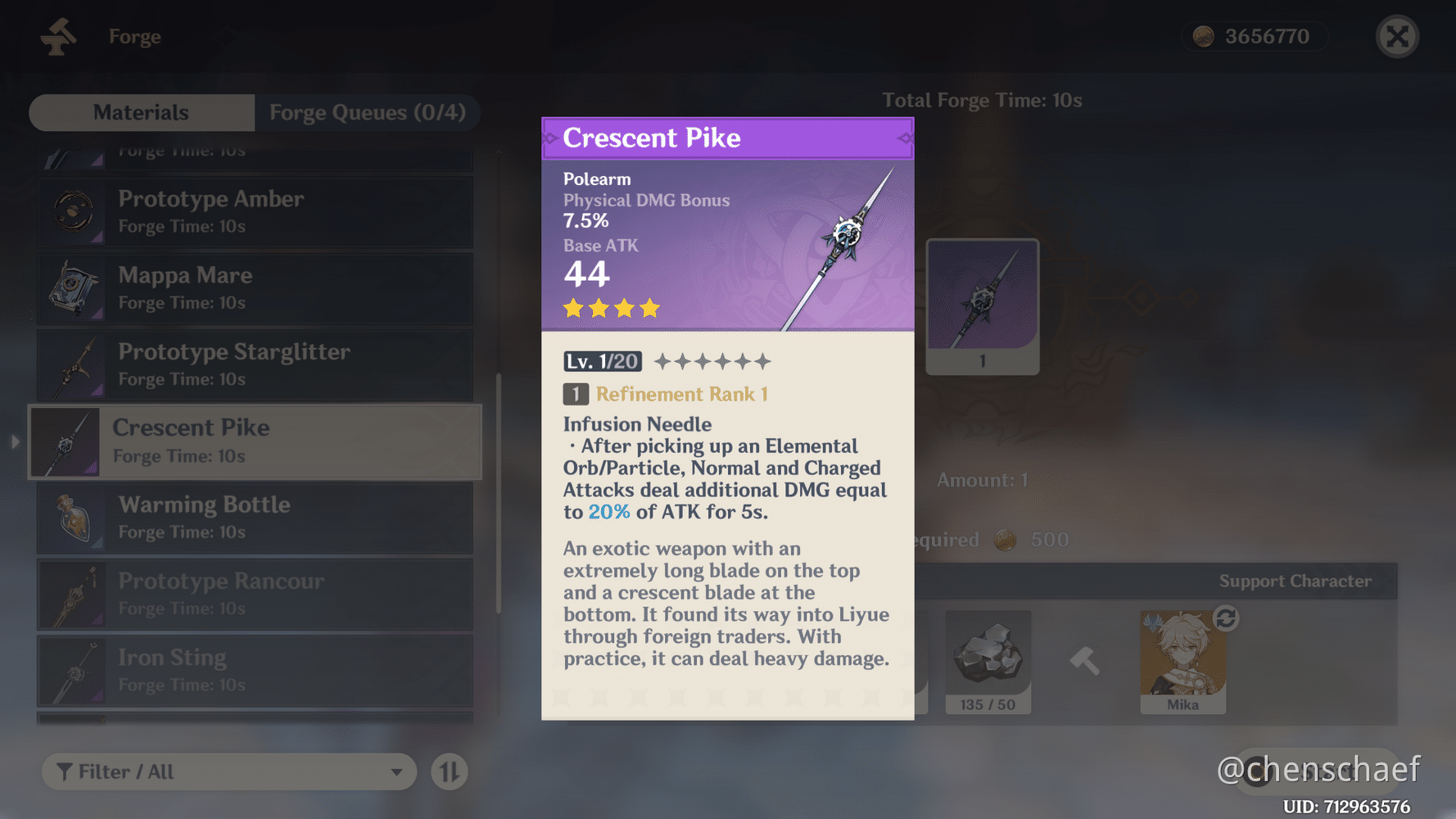Refresh the support character selection
The width and height of the screenshot is (1456, 819).
point(1225,621)
